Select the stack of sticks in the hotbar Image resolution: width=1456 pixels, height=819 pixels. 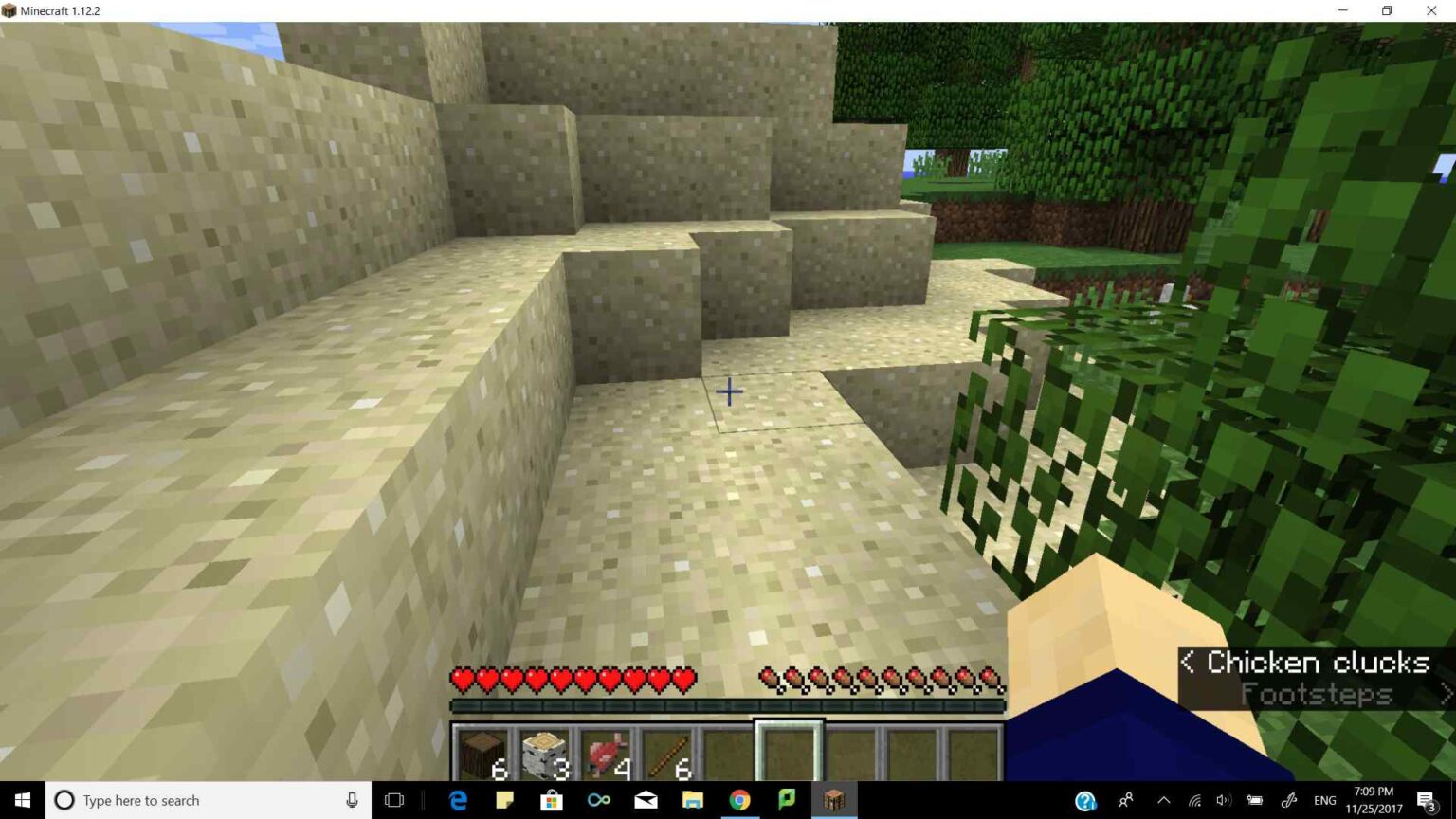[668, 752]
